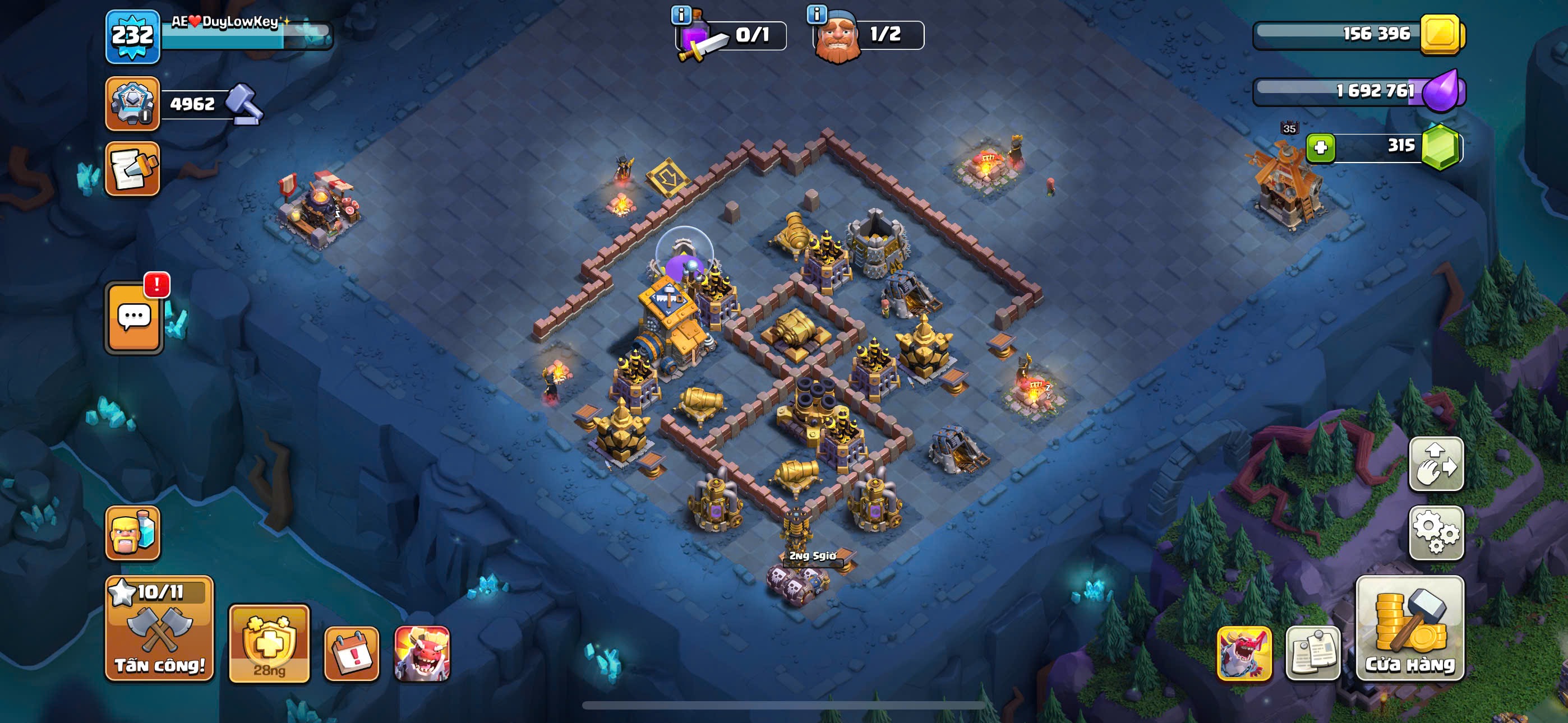Tap the gold storage coin icon
This screenshot has height=723, width=1568.
(x=1441, y=34)
